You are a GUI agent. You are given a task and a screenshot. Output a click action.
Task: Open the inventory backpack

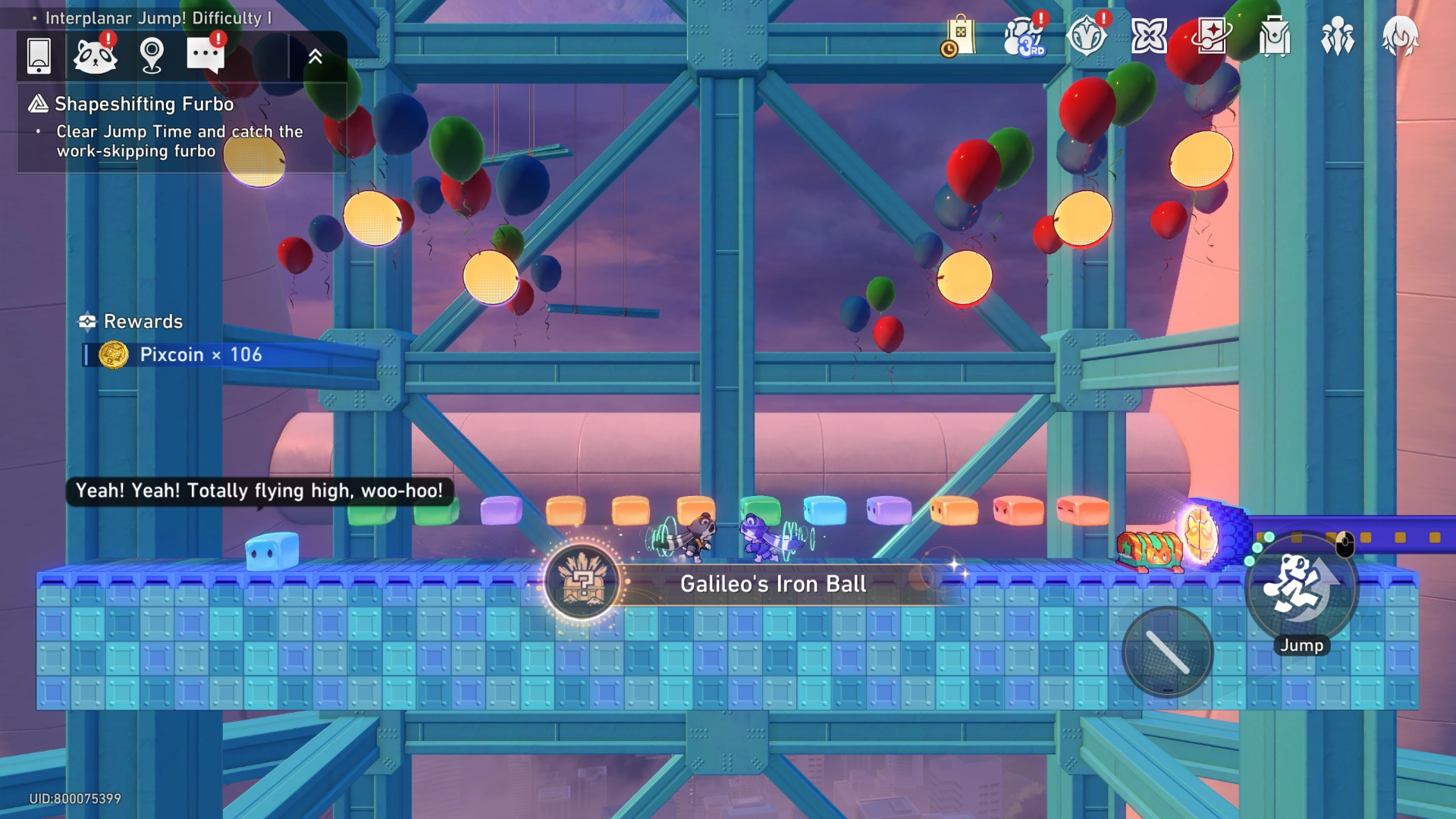coord(1273,36)
